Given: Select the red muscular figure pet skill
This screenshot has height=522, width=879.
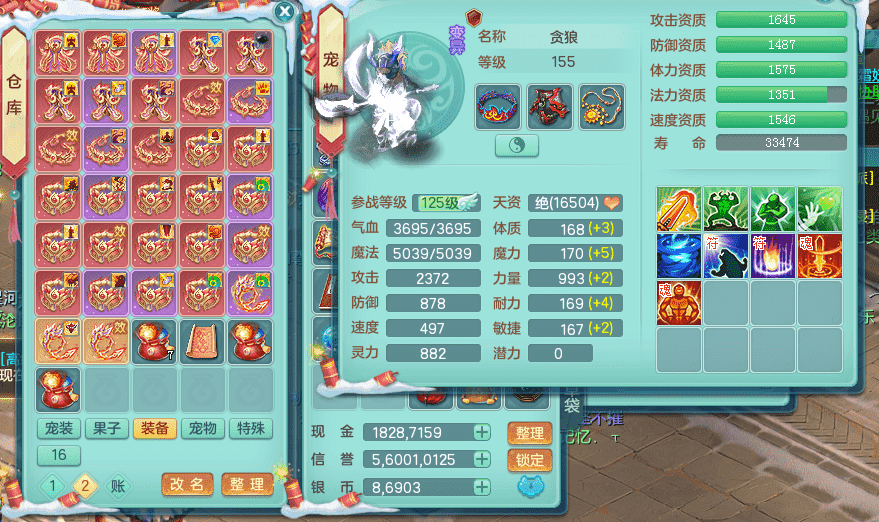Looking at the screenshot, I should (678, 303).
